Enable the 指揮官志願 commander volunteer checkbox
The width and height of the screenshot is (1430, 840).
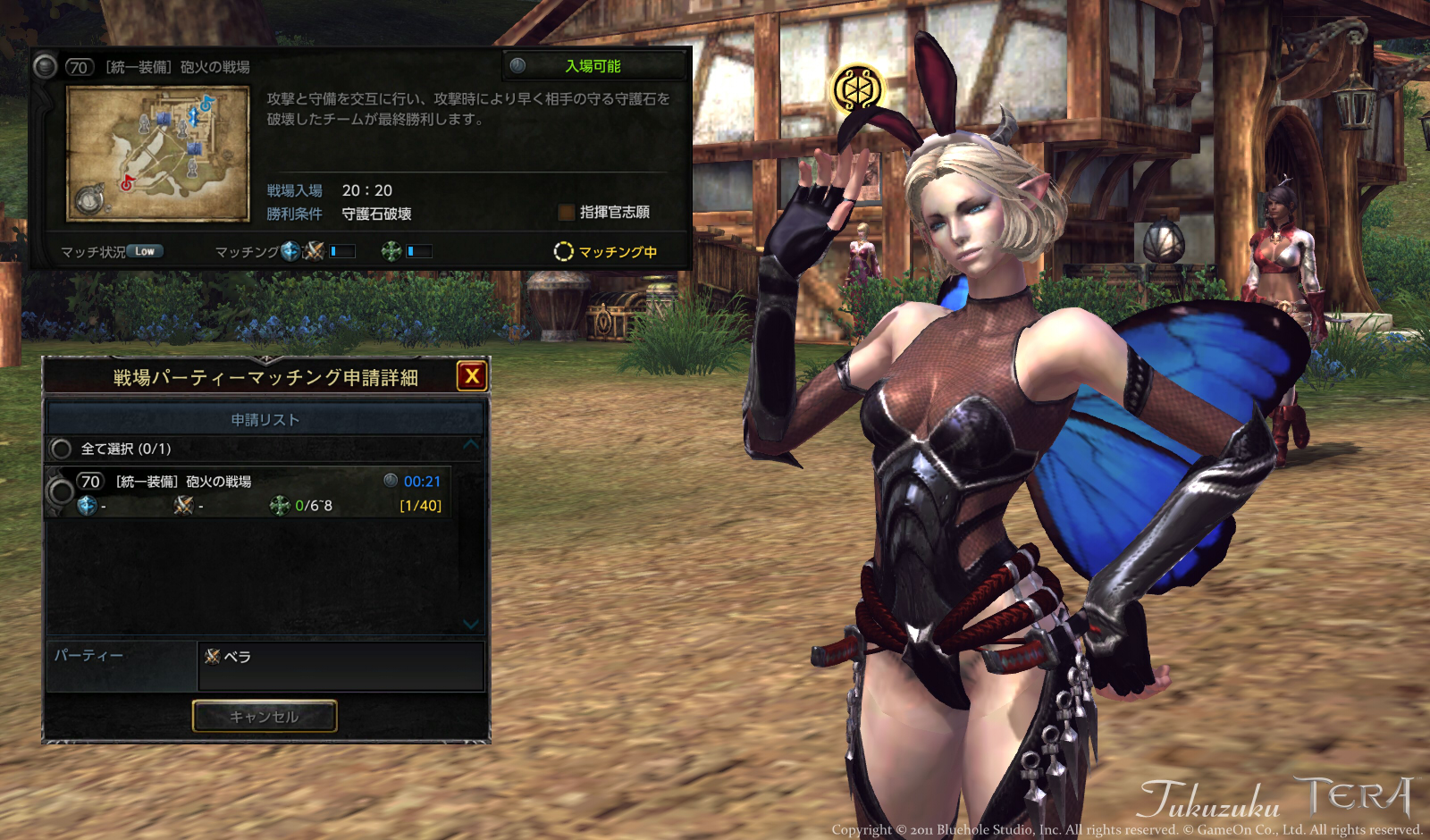tap(568, 214)
